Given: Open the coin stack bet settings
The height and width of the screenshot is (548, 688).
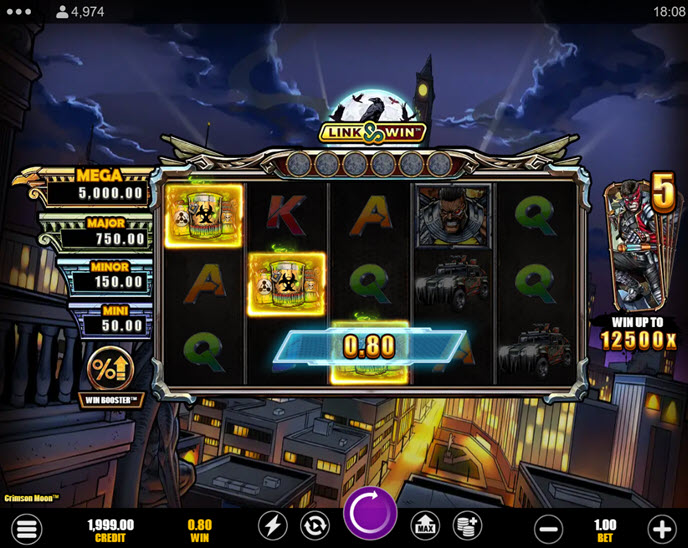Looking at the screenshot, I should [466, 526].
